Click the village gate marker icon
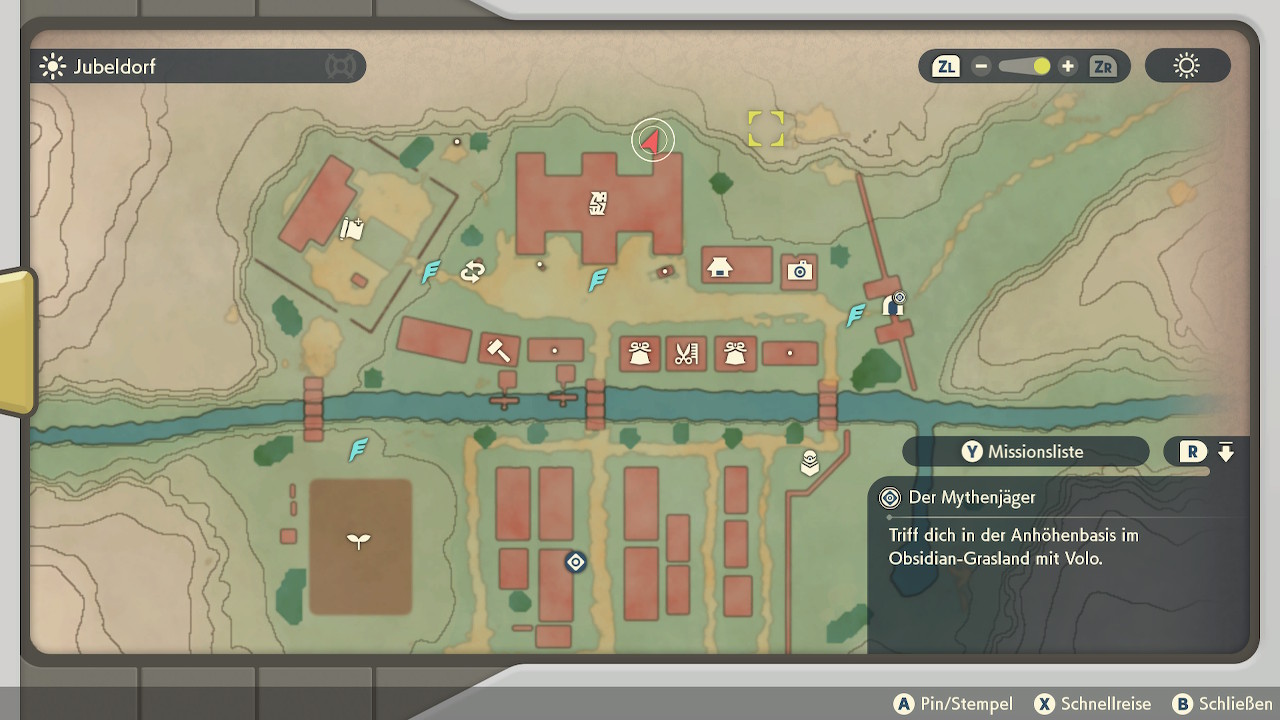This screenshot has width=1280, height=720. [893, 304]
